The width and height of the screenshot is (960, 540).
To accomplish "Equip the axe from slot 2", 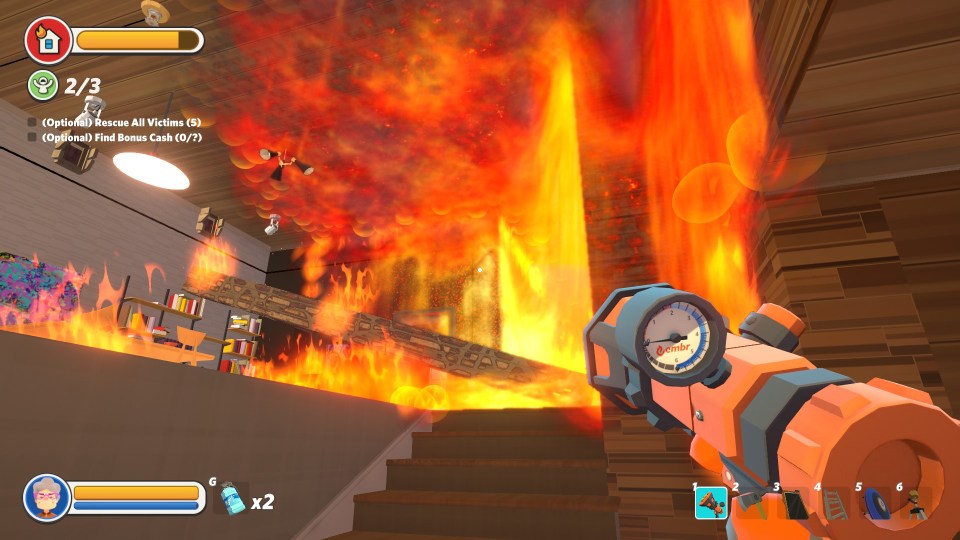I will pyautogui.click(x=752, y=503).
